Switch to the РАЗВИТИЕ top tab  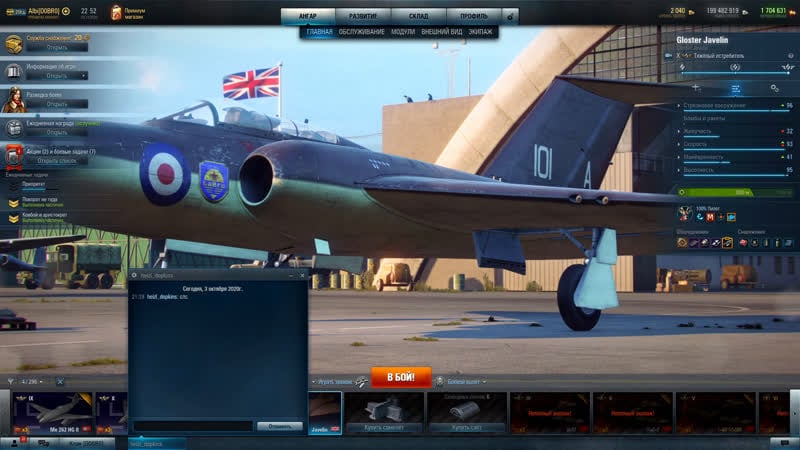363,16
